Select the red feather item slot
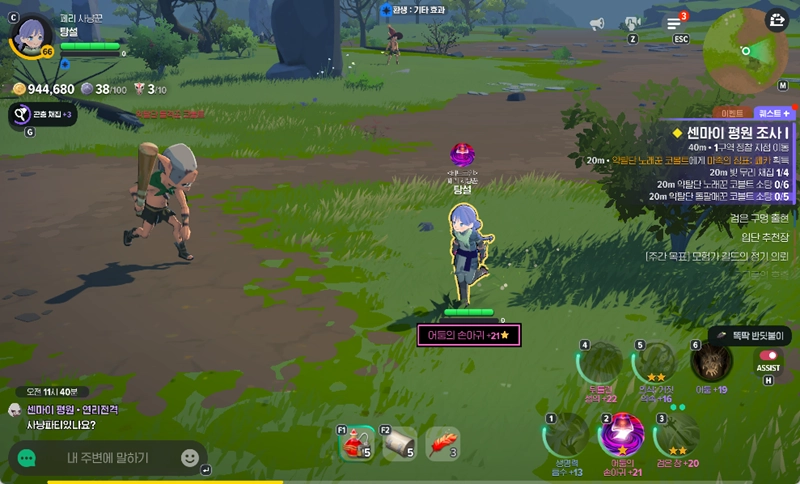 pyautogui.click(x=442, y=443)
